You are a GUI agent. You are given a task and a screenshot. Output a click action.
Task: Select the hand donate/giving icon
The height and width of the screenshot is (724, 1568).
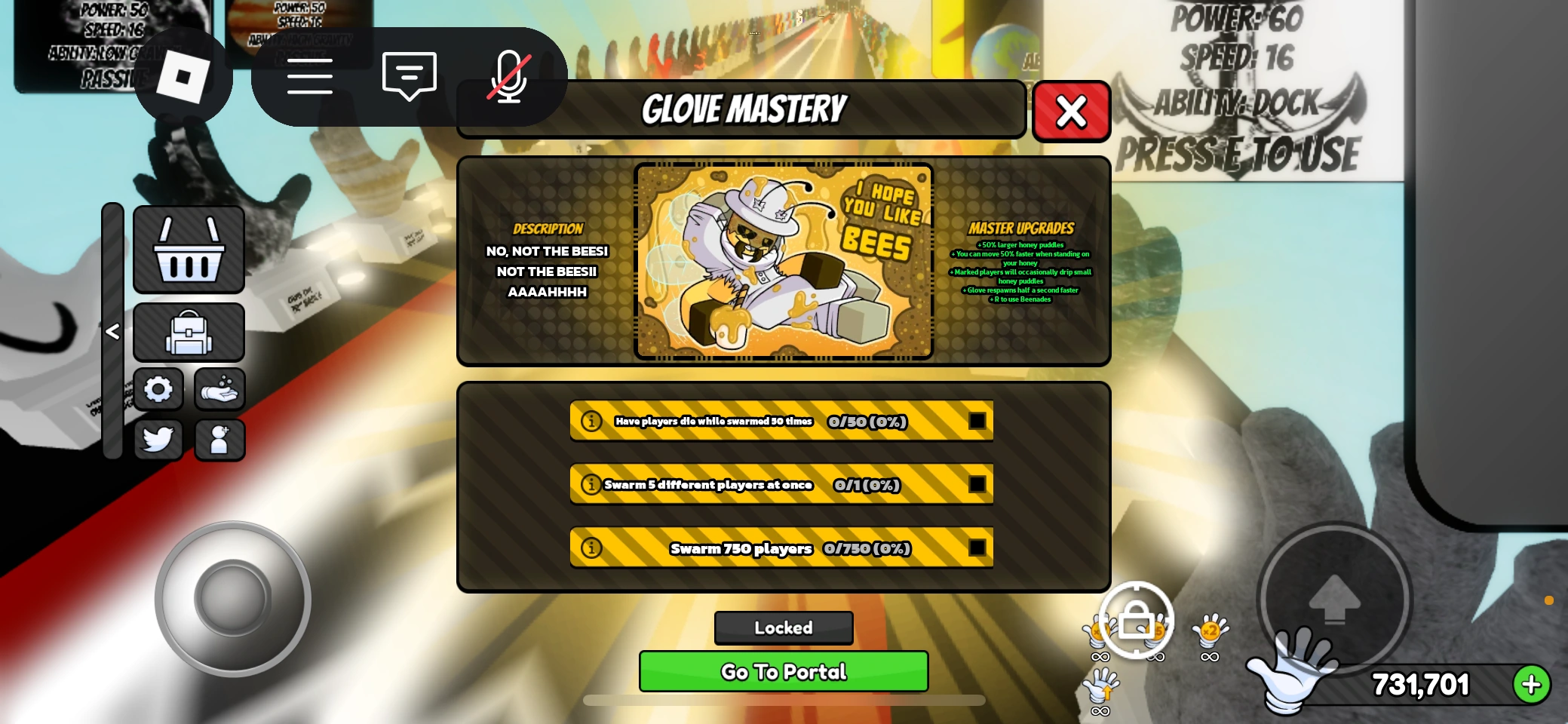(x=219, y=389)
